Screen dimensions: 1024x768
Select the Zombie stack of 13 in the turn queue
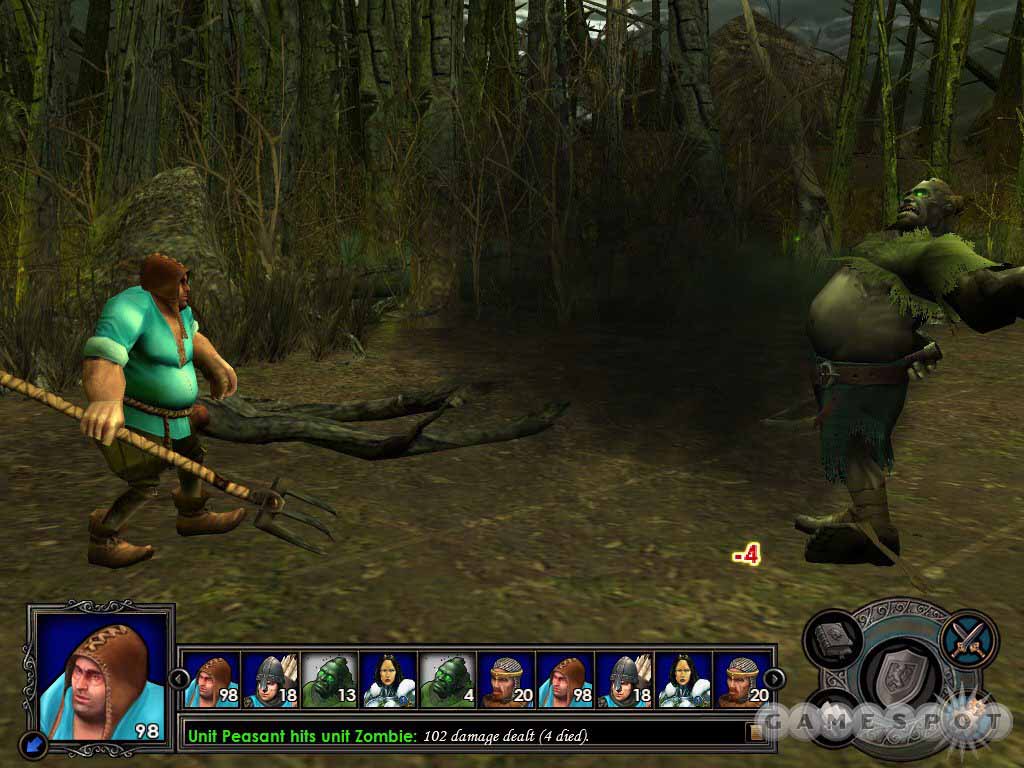[328, 680]
